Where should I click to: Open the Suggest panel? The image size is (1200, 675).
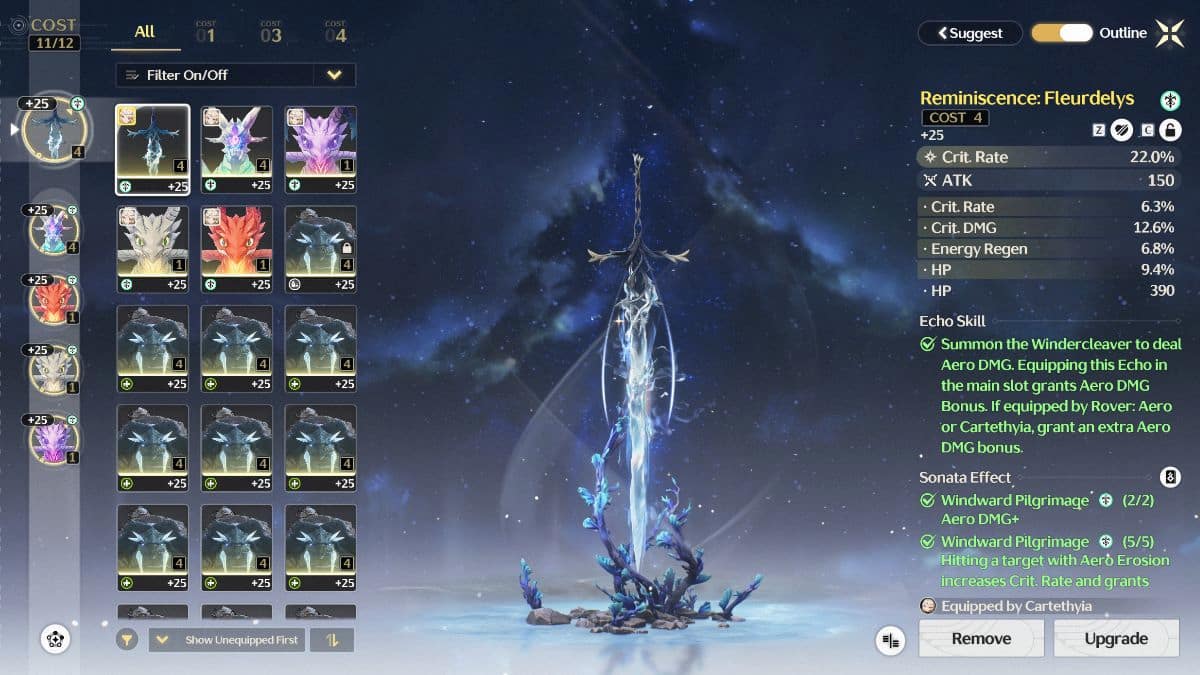(x=970, y=33)
